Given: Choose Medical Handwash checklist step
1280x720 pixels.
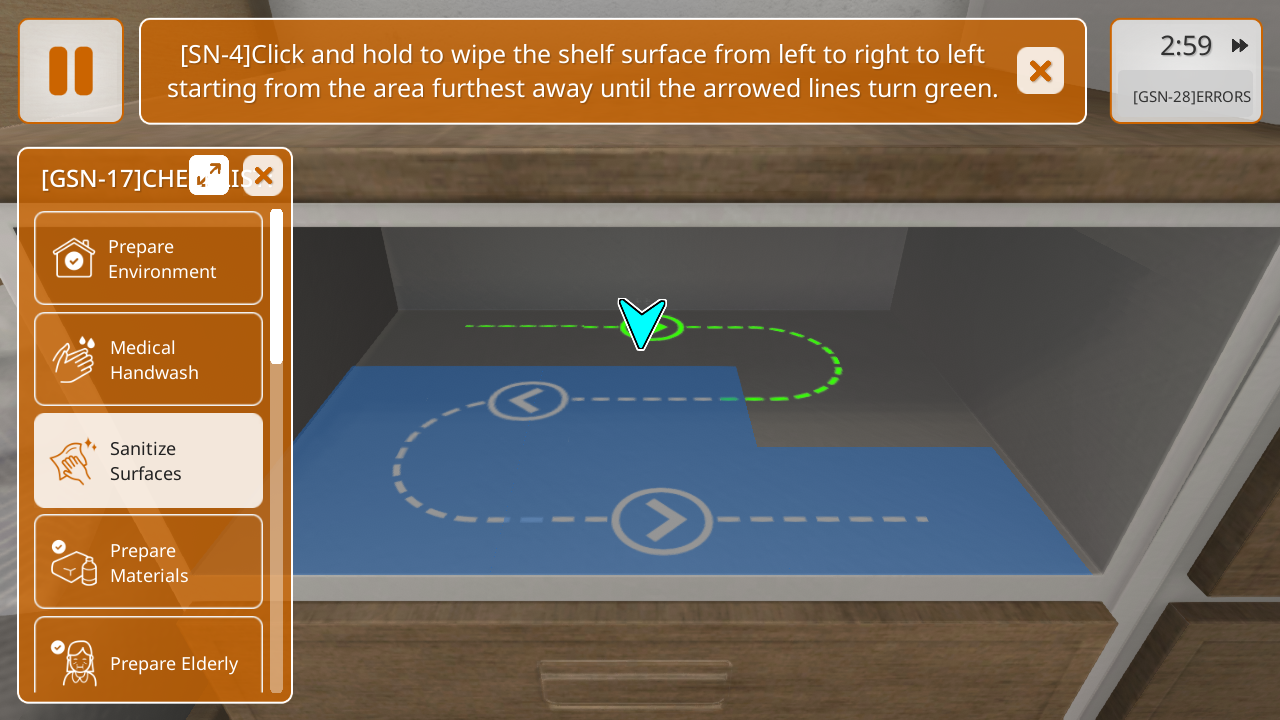Looking at the screenshot, I should 148,359.
